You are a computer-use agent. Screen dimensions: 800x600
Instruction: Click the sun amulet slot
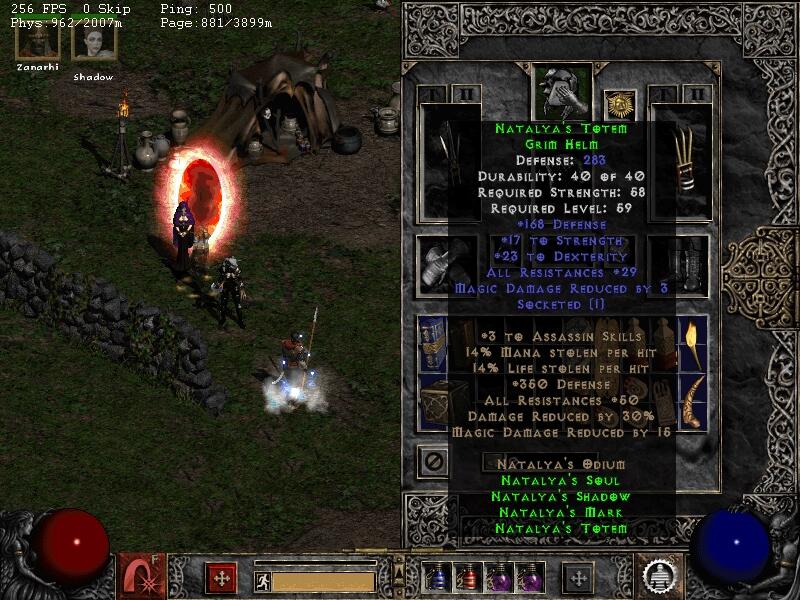619,104
